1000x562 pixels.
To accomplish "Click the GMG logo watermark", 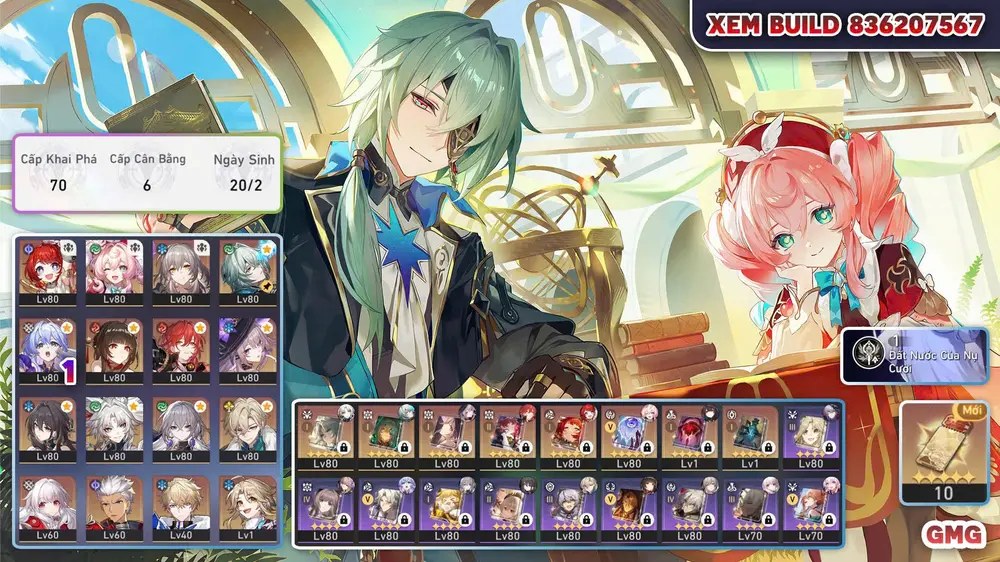I will coord(952,534).
